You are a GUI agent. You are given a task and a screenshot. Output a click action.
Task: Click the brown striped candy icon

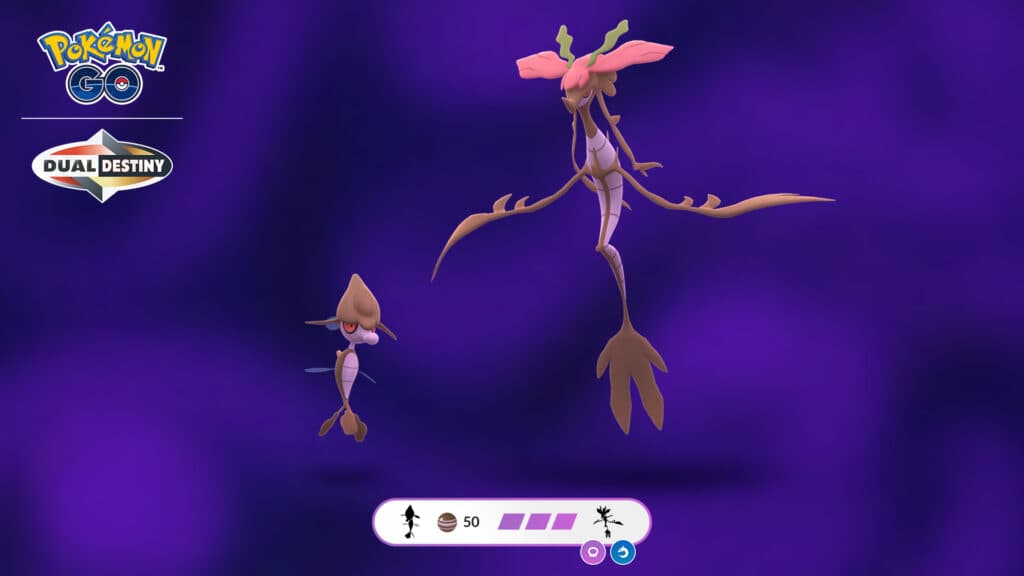point(448,522)
